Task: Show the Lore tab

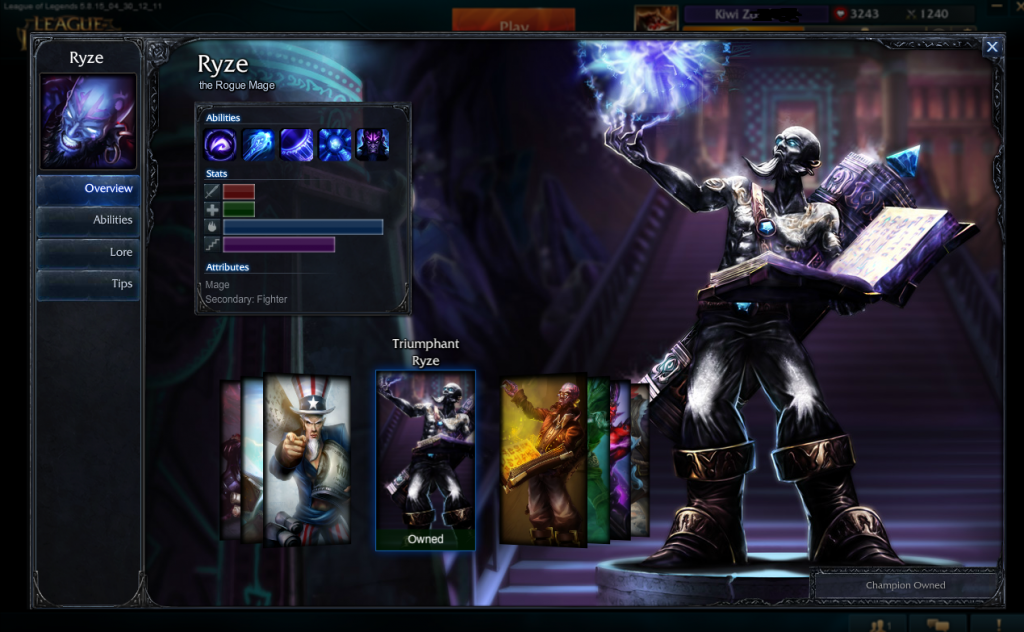Action: tap(88, 253)
